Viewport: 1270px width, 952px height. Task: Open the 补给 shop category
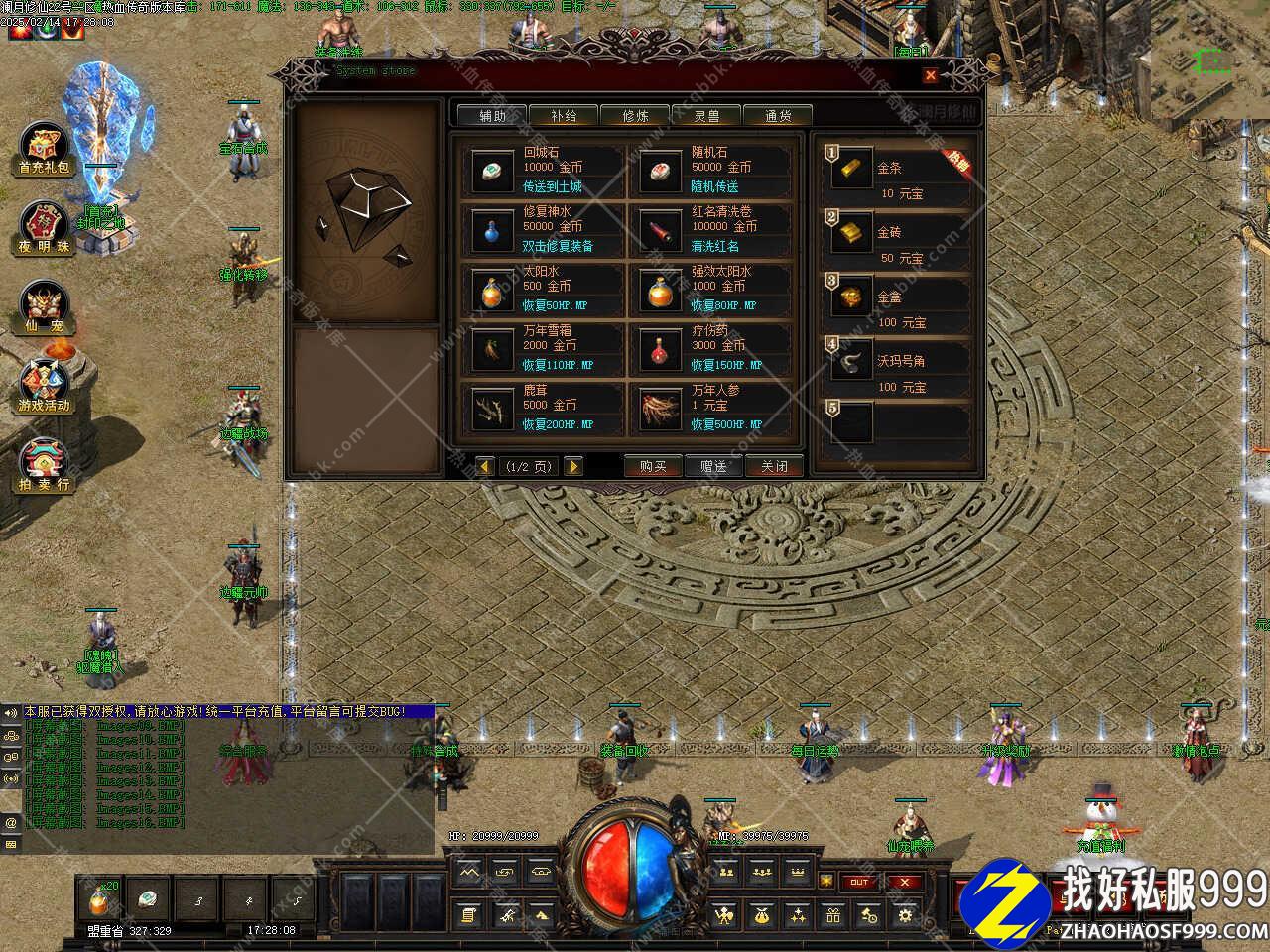(x=564, y=116)
